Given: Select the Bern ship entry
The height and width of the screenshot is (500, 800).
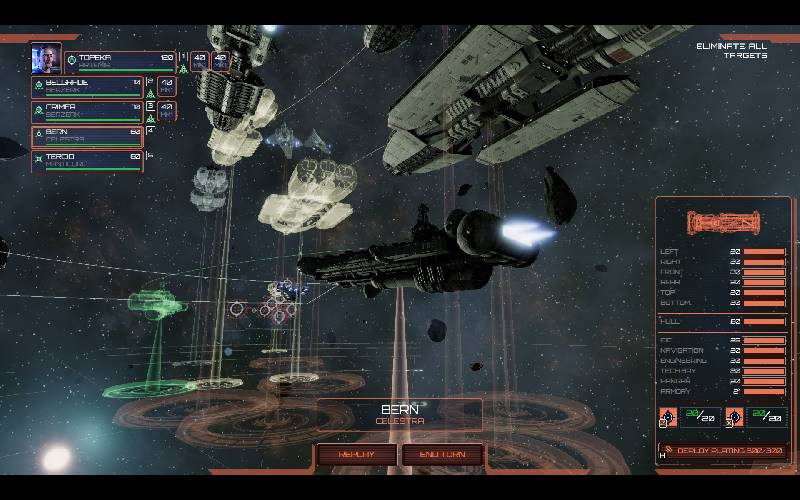Looking at the screenshot, I should (x=88, y=136).
